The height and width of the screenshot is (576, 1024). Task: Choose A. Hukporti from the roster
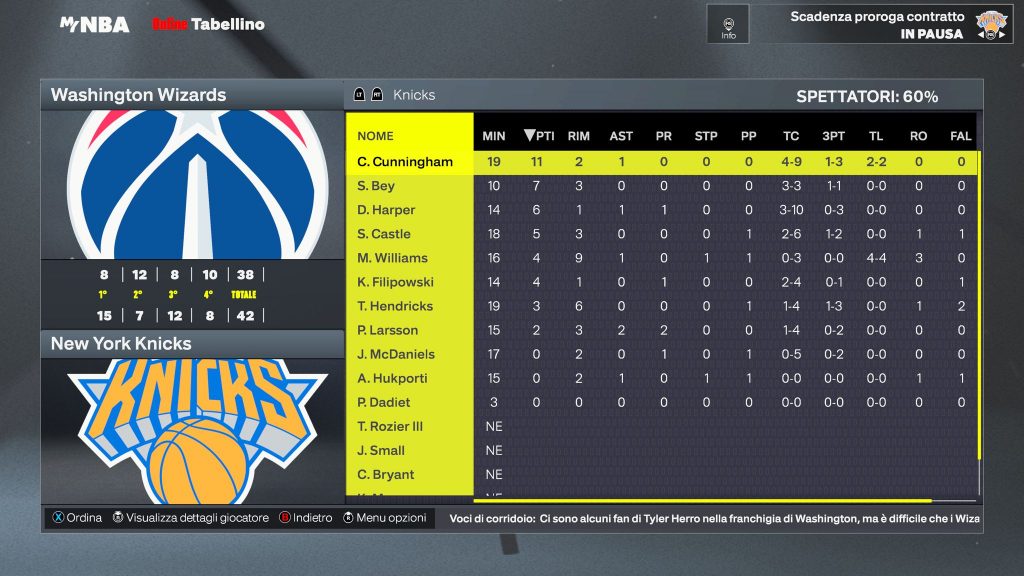(393, 378)
